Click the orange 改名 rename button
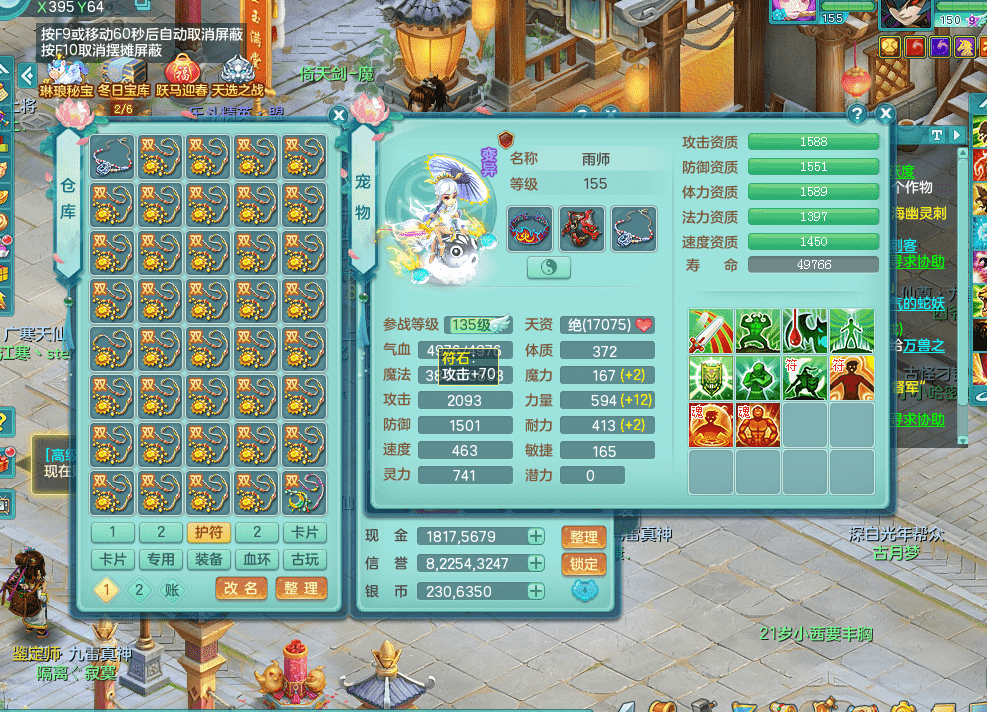 pyautogui.click(x=241, y=589)
